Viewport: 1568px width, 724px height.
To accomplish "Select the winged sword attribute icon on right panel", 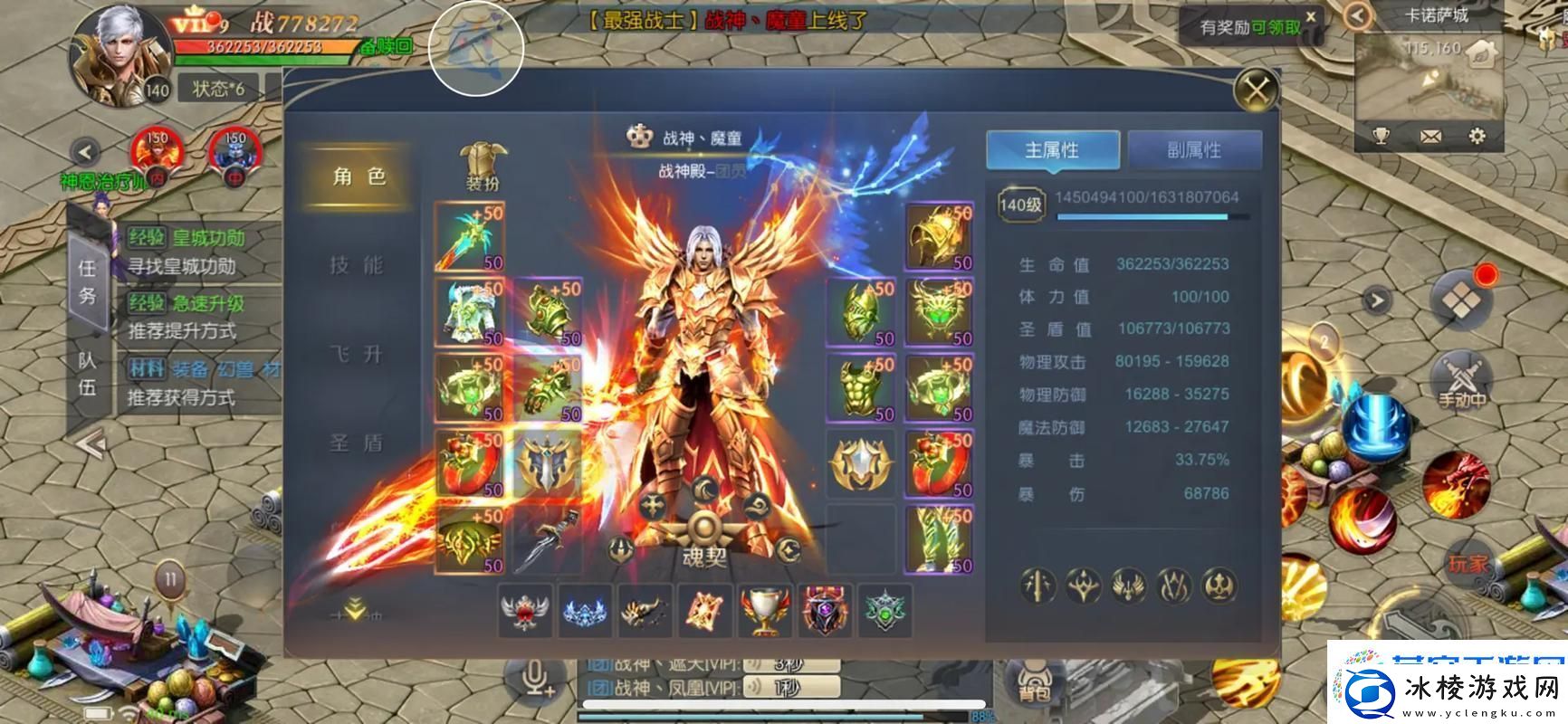I will click(x=1127, y=586).
